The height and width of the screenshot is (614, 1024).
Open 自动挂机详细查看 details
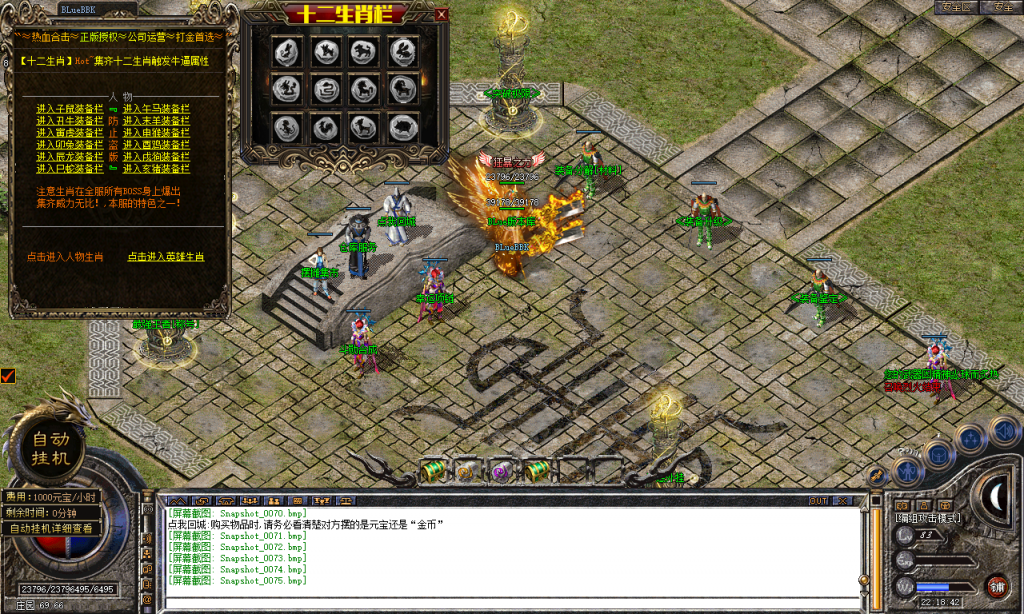click(51, 528)
